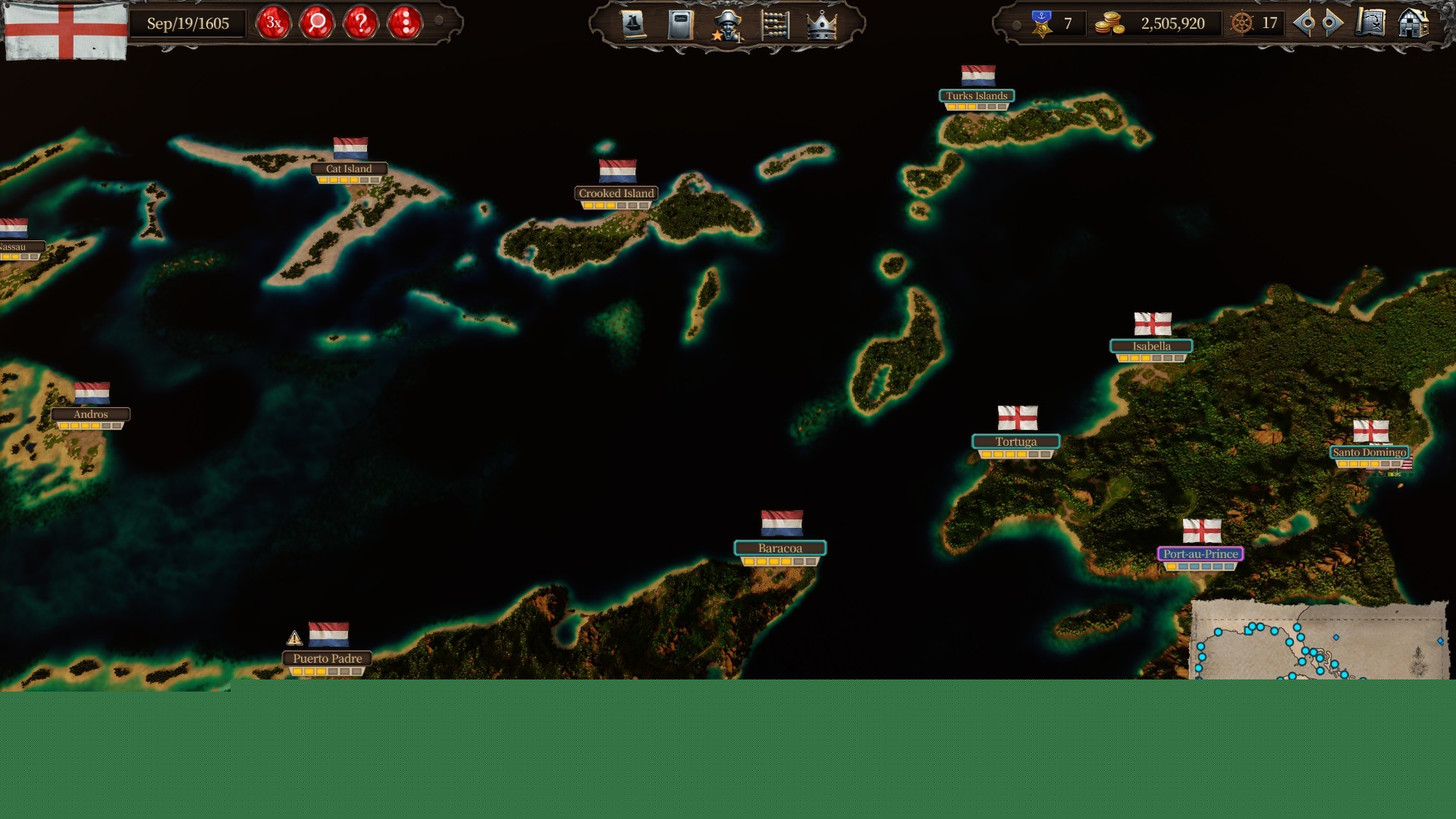The image size is (1456, 819).
Task: Click the date display Sep/19/1605
Action: (x=189, y=24)
